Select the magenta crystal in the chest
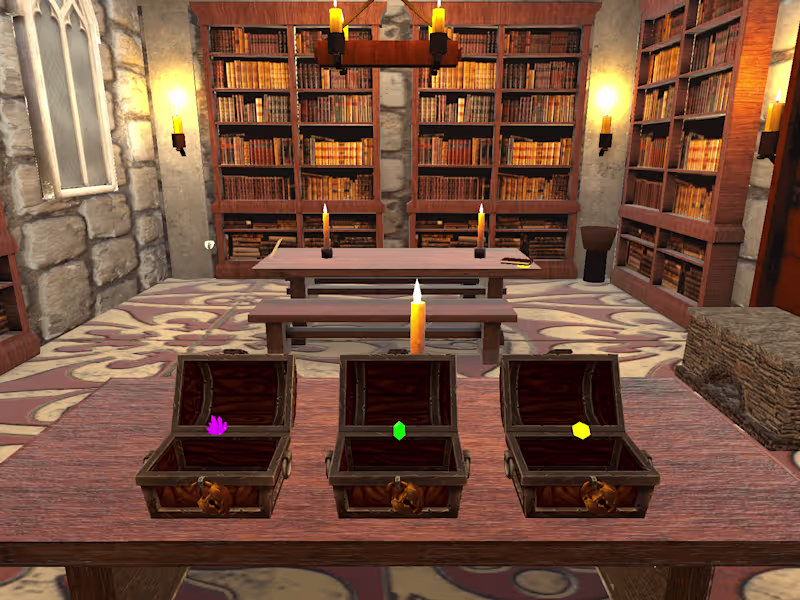800x600 pixels. (x=217, y=426)
